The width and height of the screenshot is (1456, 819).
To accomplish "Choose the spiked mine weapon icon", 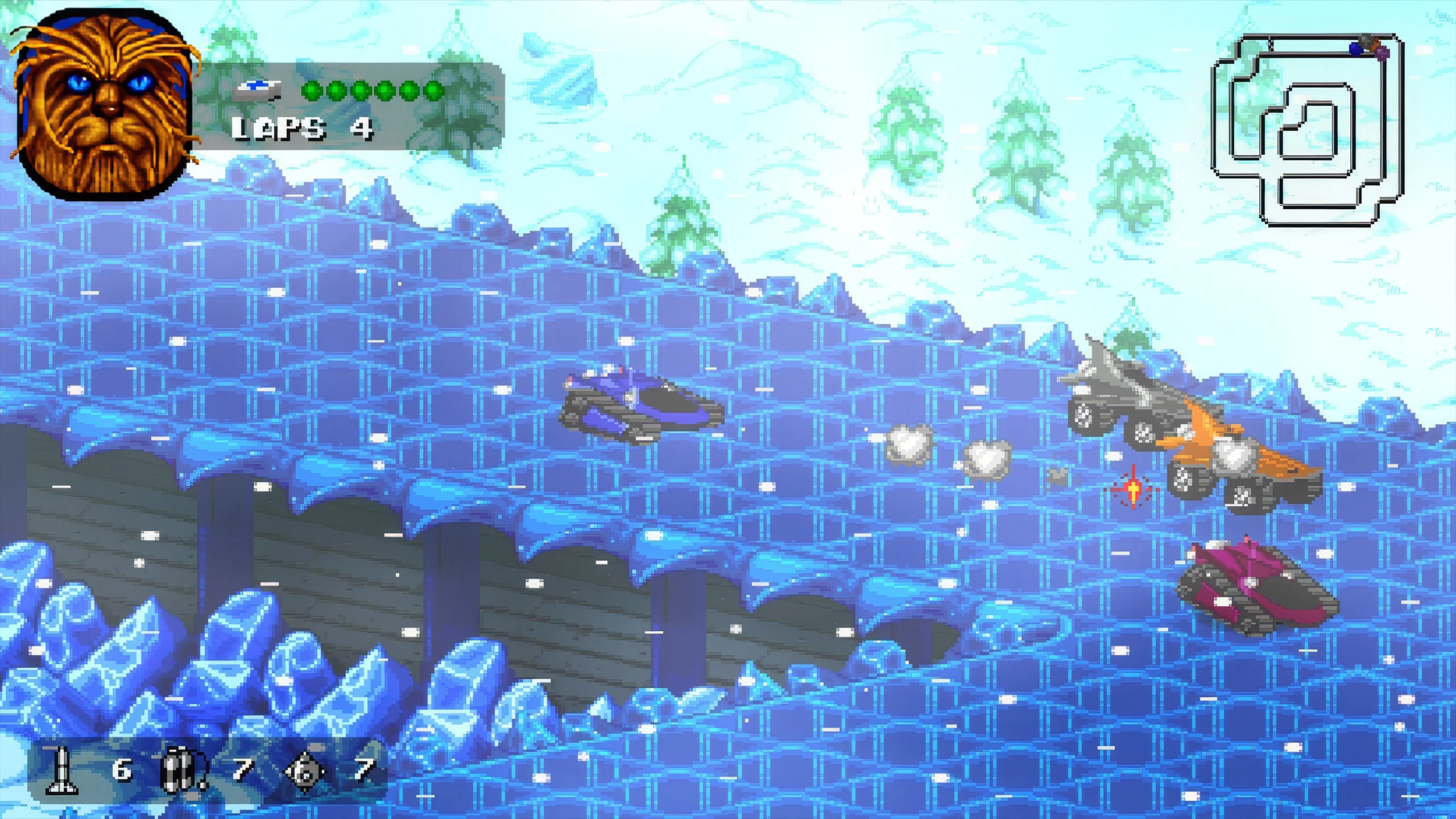I will click(x=305, y=772).
